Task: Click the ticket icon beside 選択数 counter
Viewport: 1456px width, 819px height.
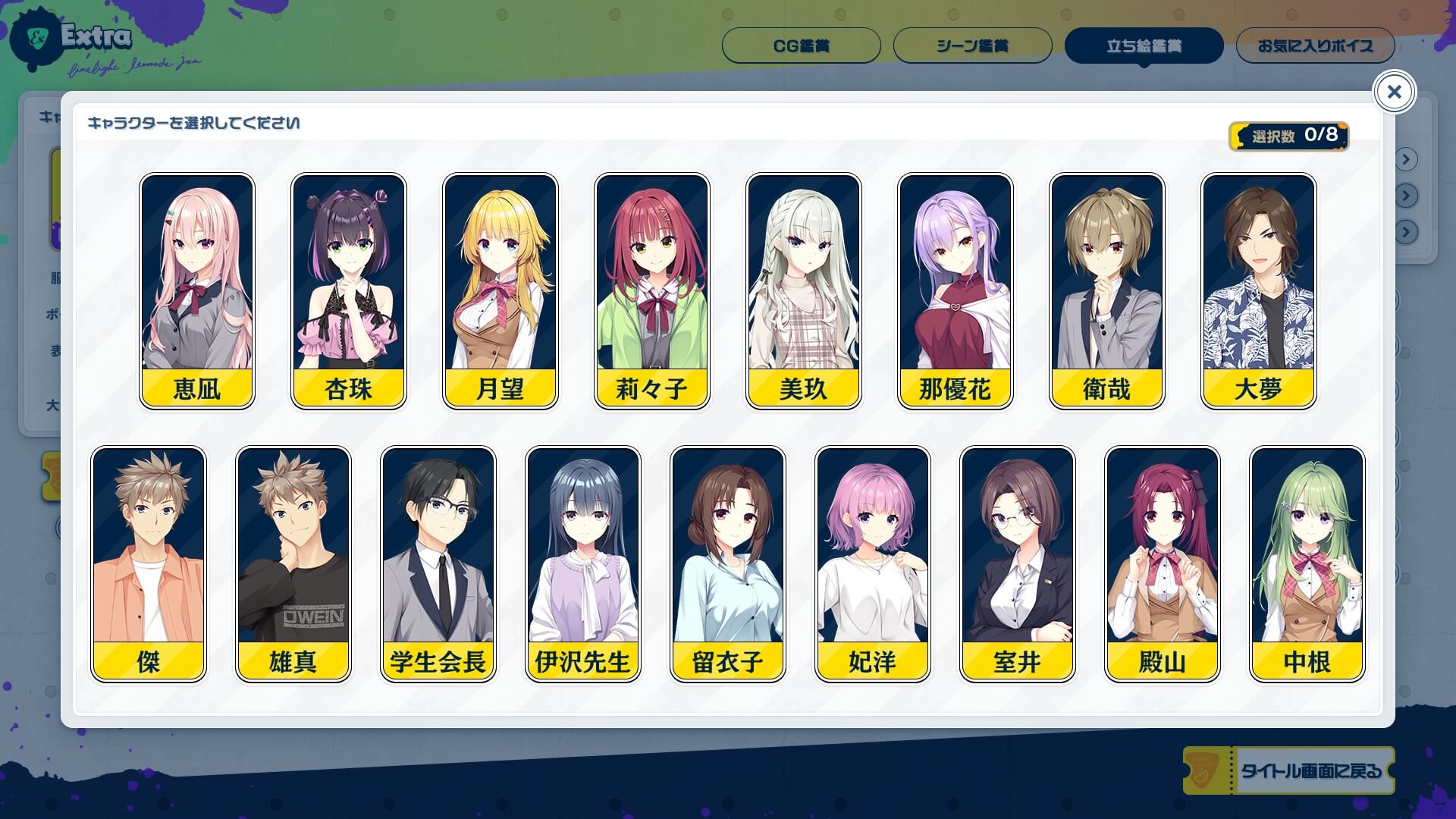Action: click(1238, 136)
